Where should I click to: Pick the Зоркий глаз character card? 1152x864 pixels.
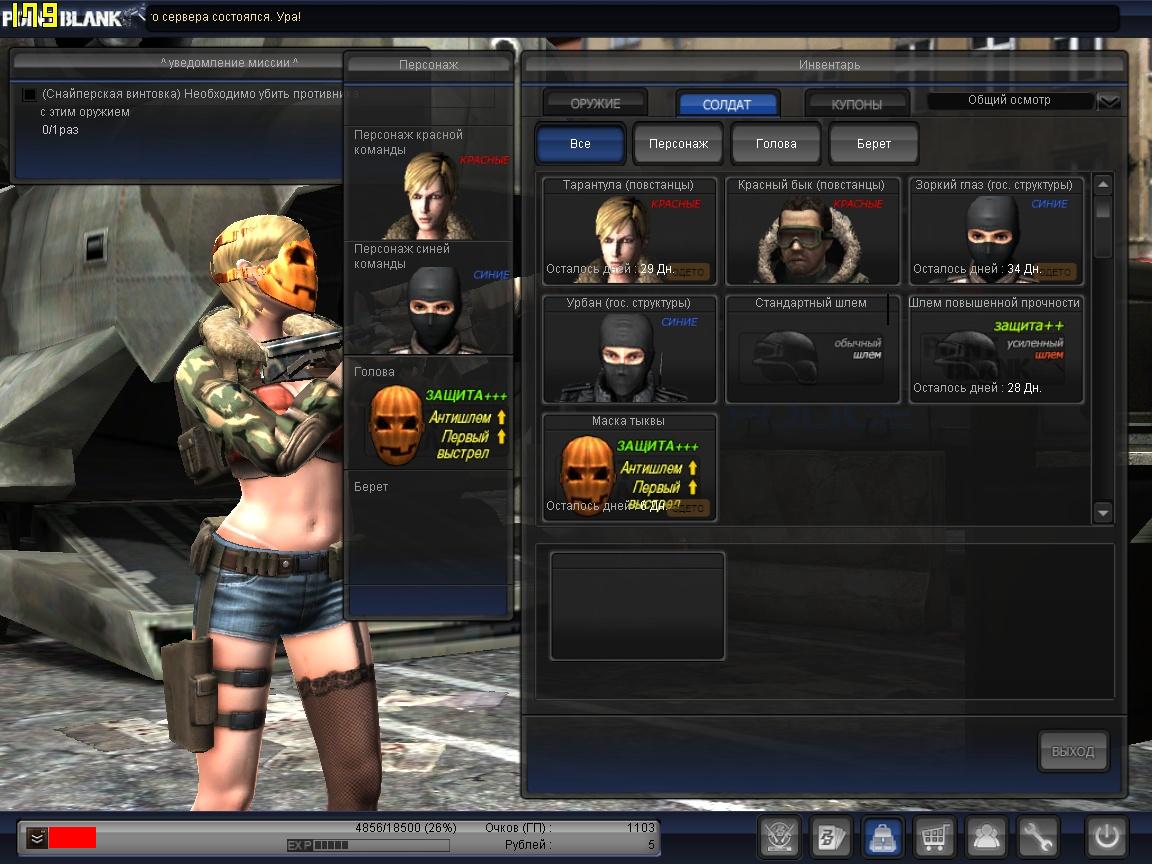[x=996, y=232]
